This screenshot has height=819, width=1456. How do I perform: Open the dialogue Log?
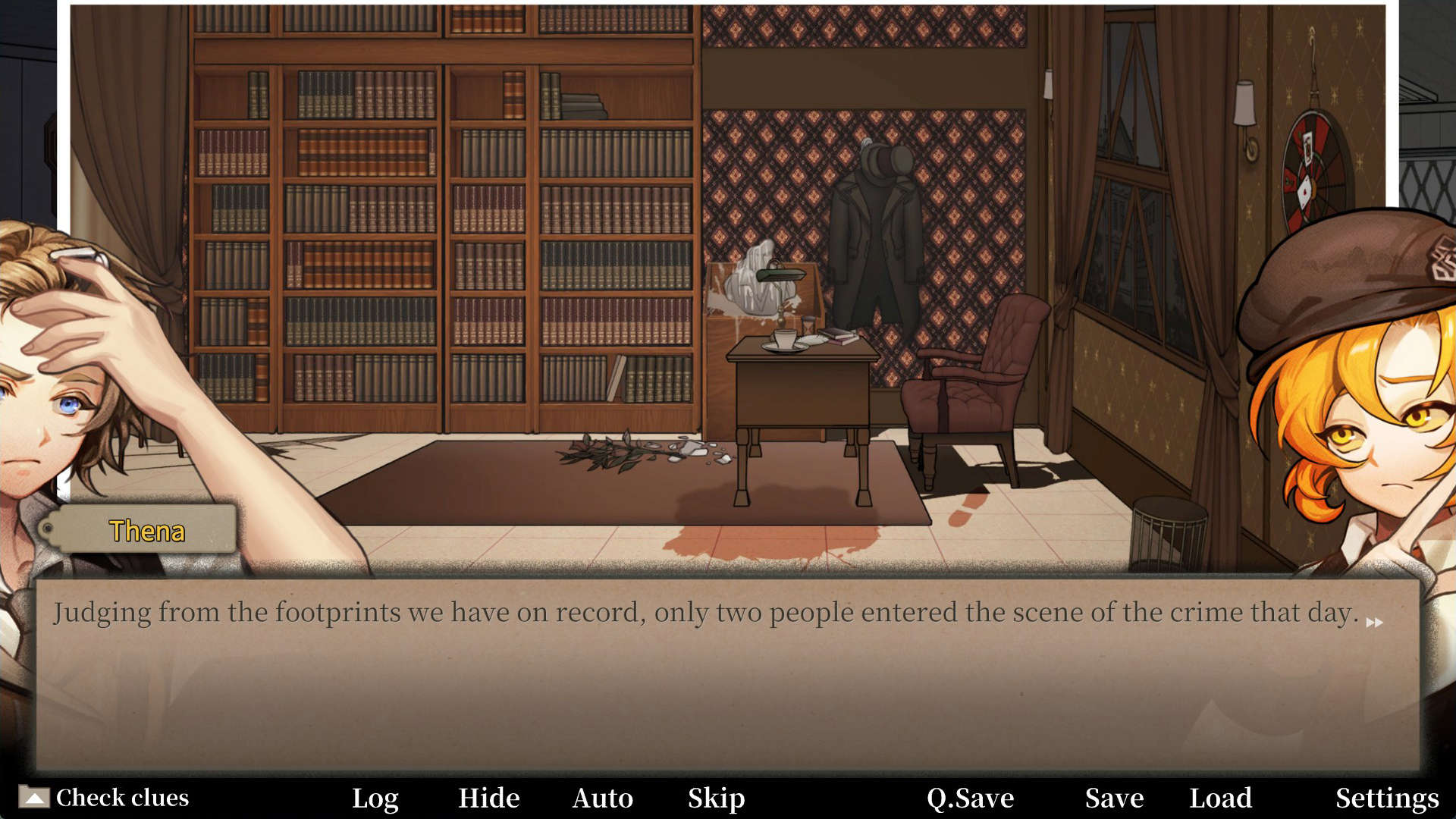[375, 798]
